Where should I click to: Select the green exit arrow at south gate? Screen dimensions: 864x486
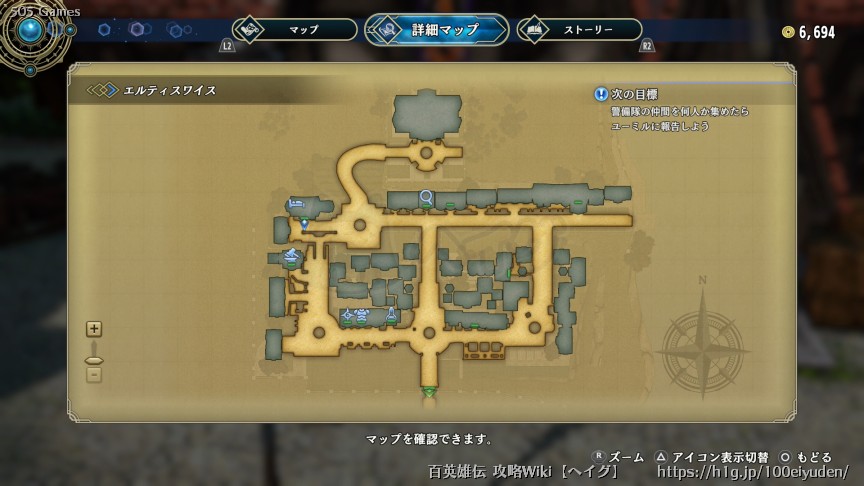coord(429,391)
